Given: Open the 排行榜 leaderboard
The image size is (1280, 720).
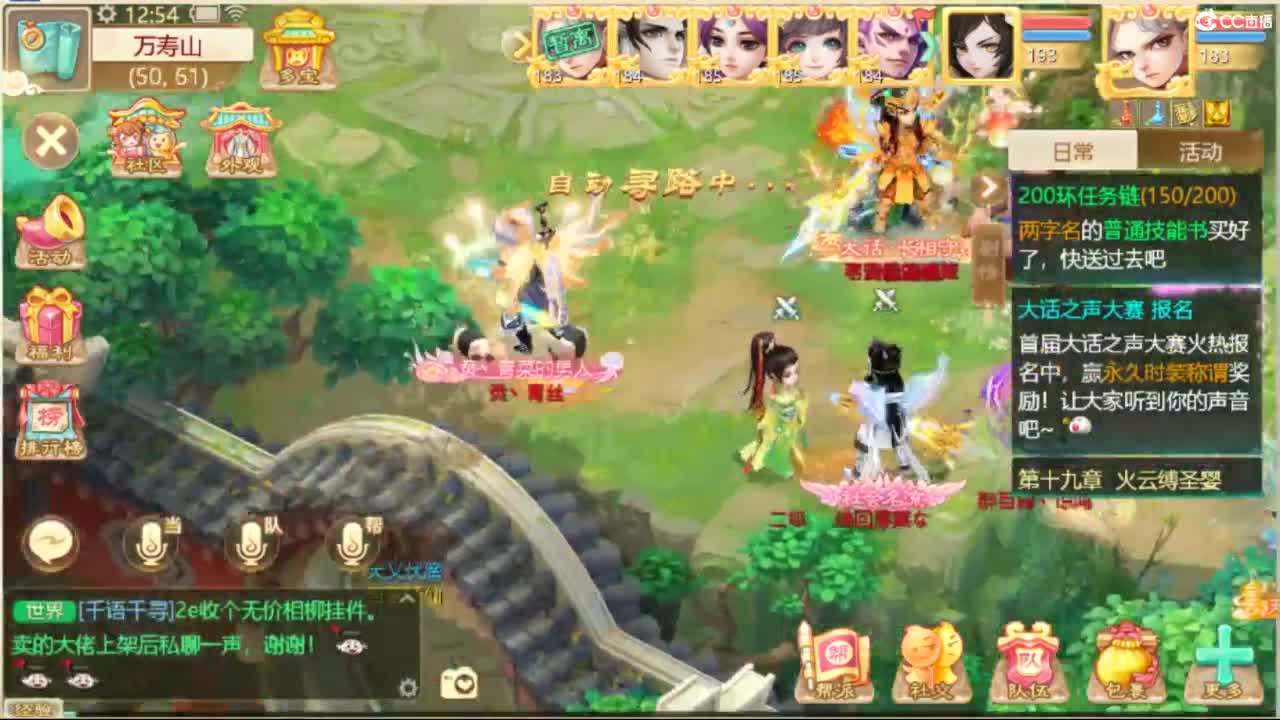Looking at the screenshot, I should [x=50, y=415].
